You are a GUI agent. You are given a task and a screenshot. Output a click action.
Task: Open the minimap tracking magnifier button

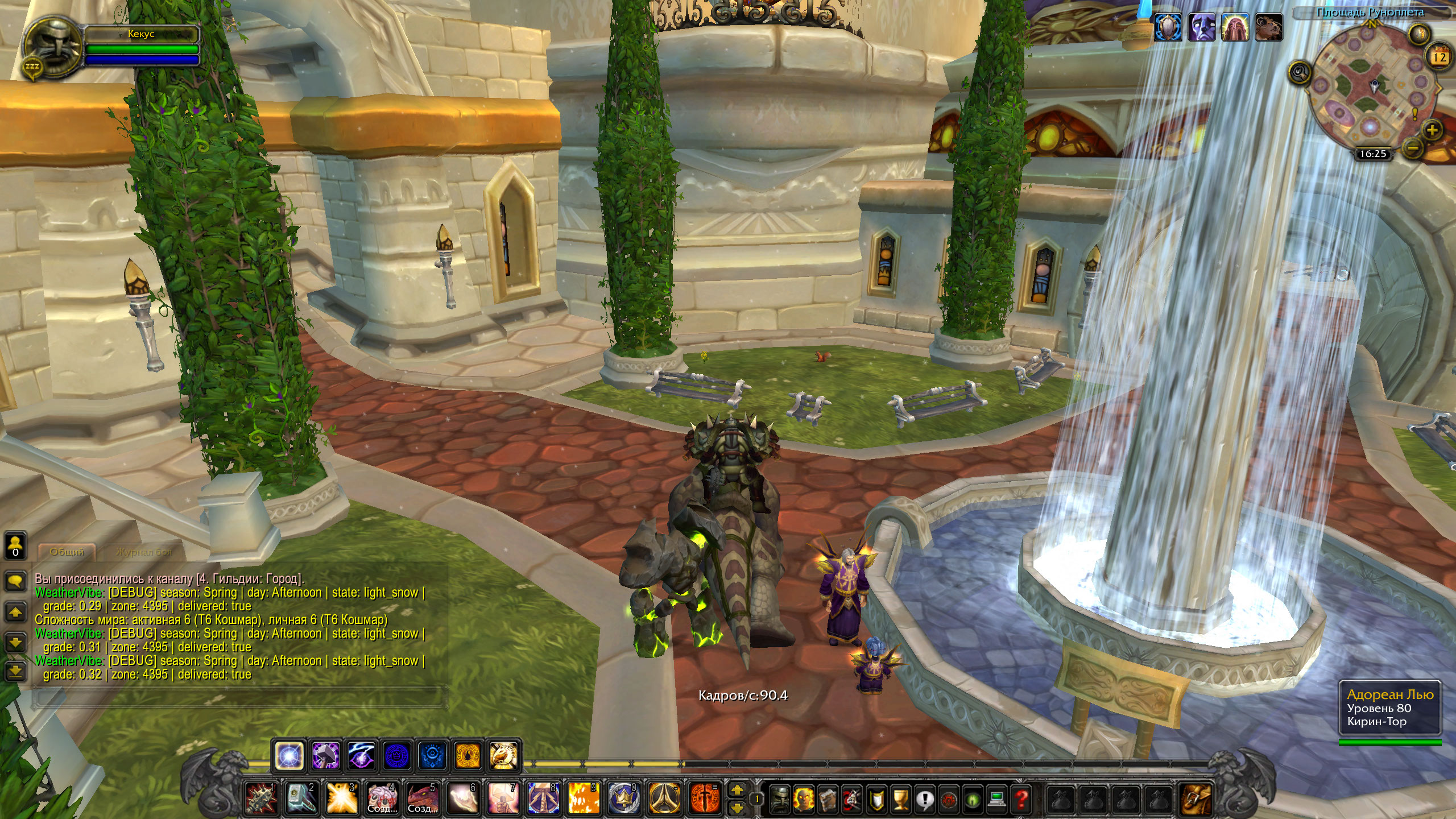[1300, 73]
